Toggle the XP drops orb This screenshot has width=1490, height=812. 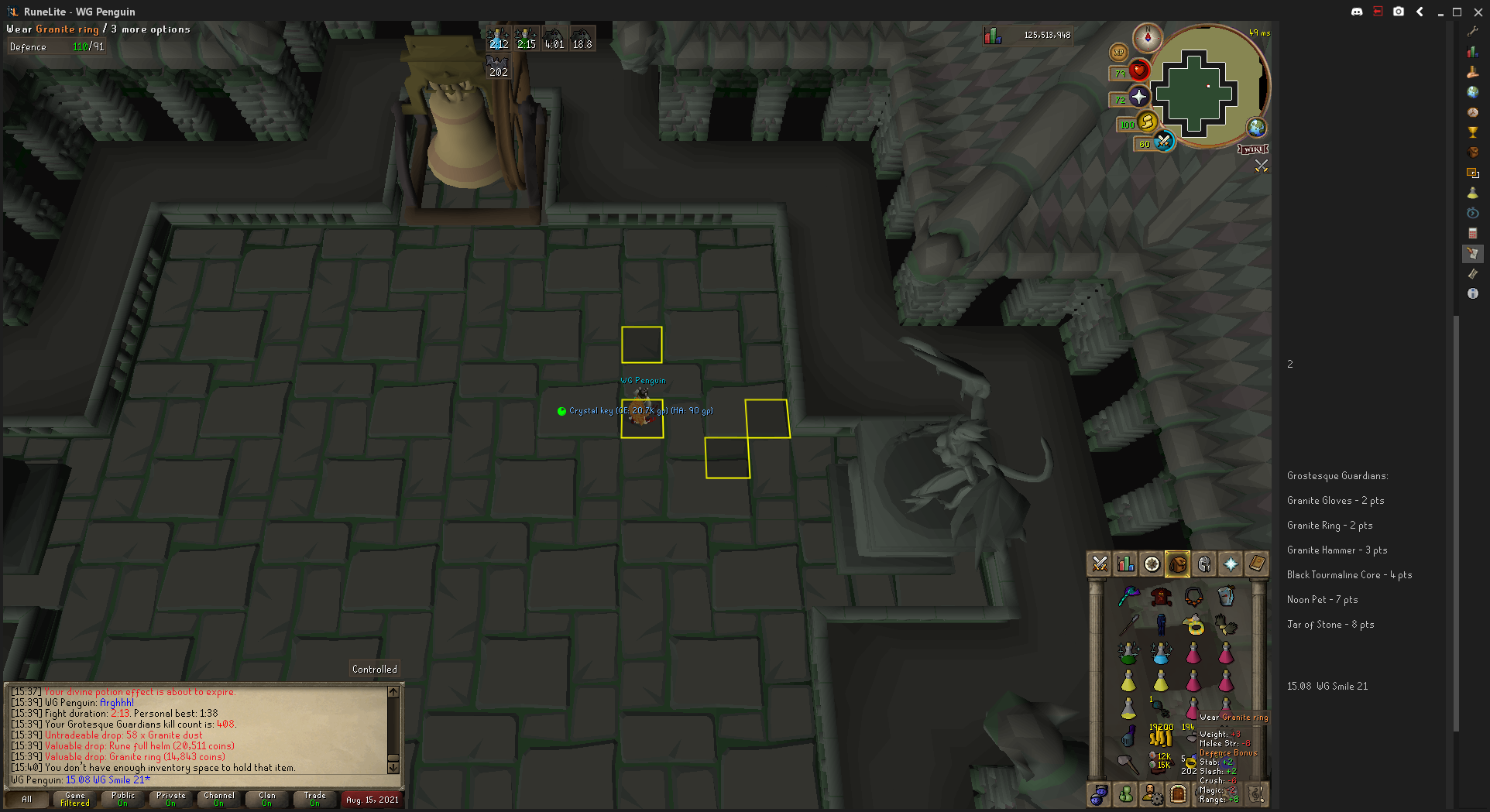(x=1118, y=52)
